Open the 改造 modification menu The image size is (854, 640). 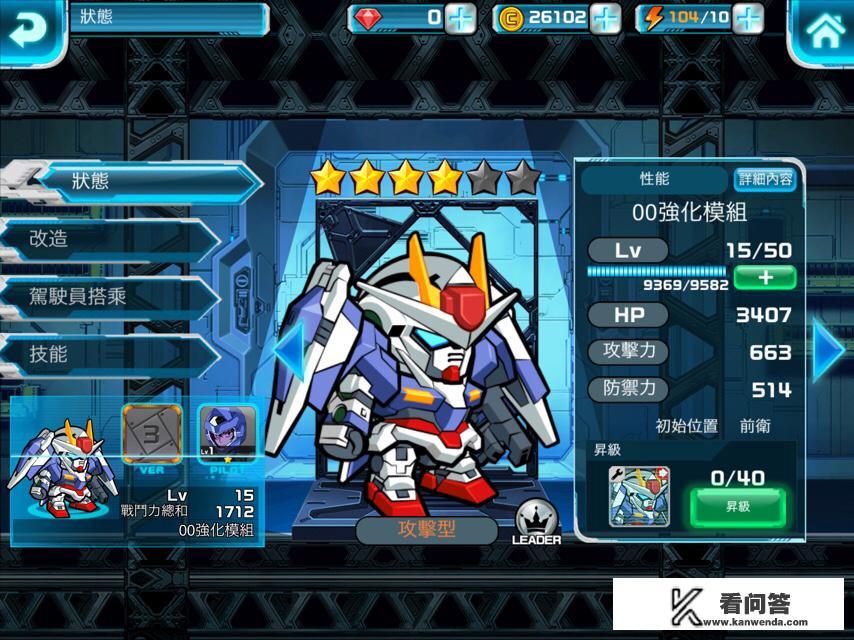pos(110,239)
